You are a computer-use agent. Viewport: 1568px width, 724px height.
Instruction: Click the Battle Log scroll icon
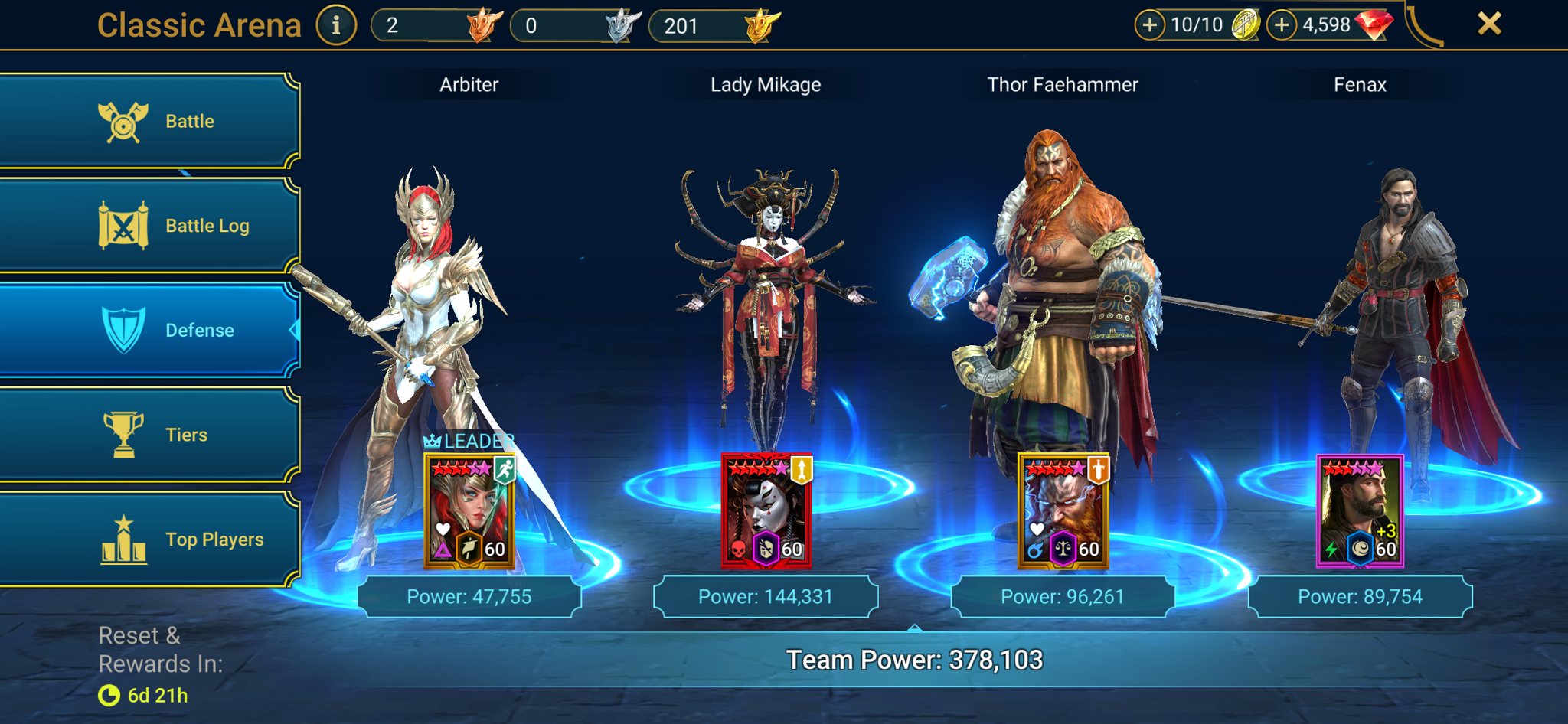coord(122,225)
